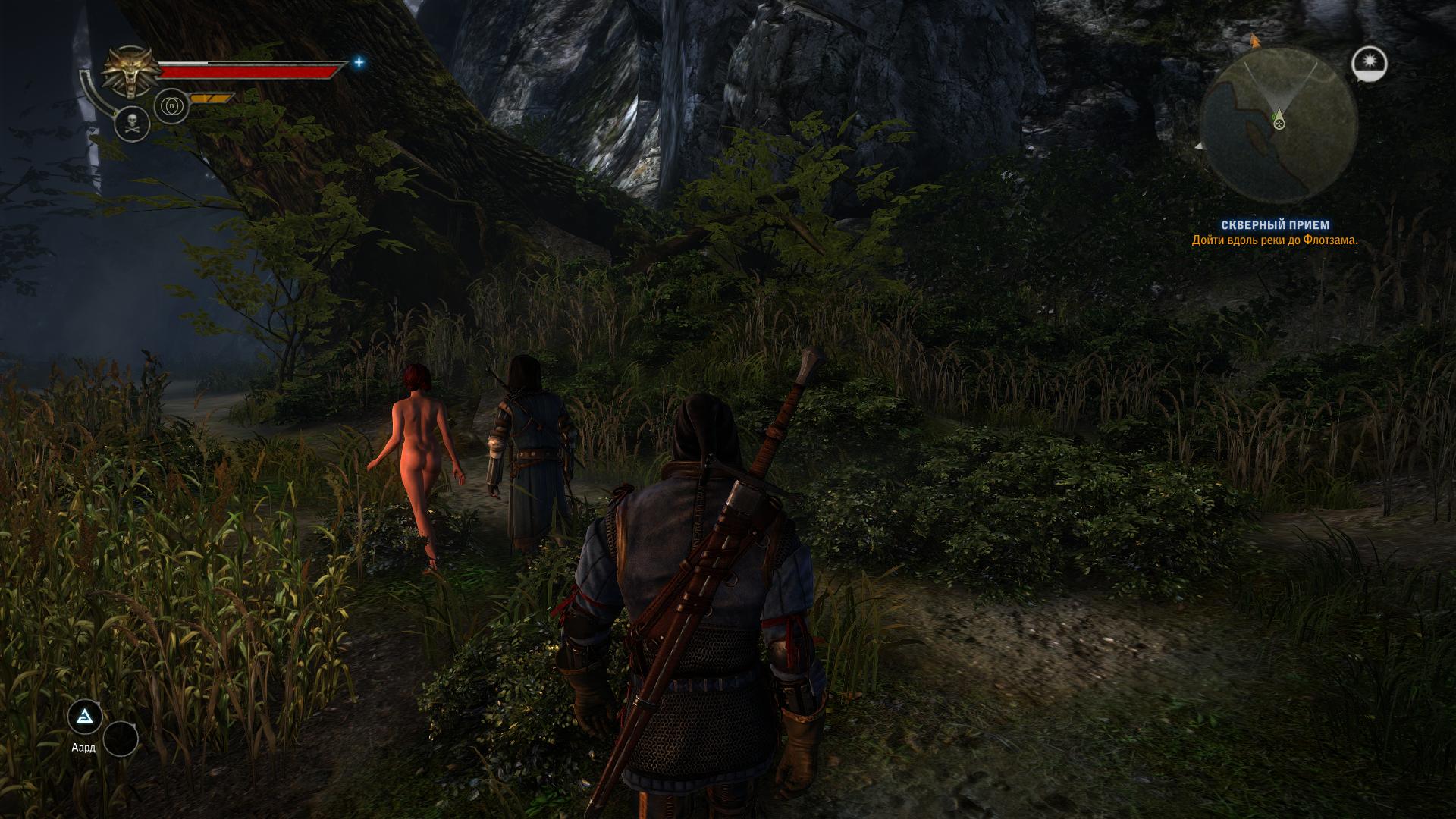This screenshot has height=819, width=1456.
Task: Click the time-of-day sun icon
Action: tap(1369, 64)
